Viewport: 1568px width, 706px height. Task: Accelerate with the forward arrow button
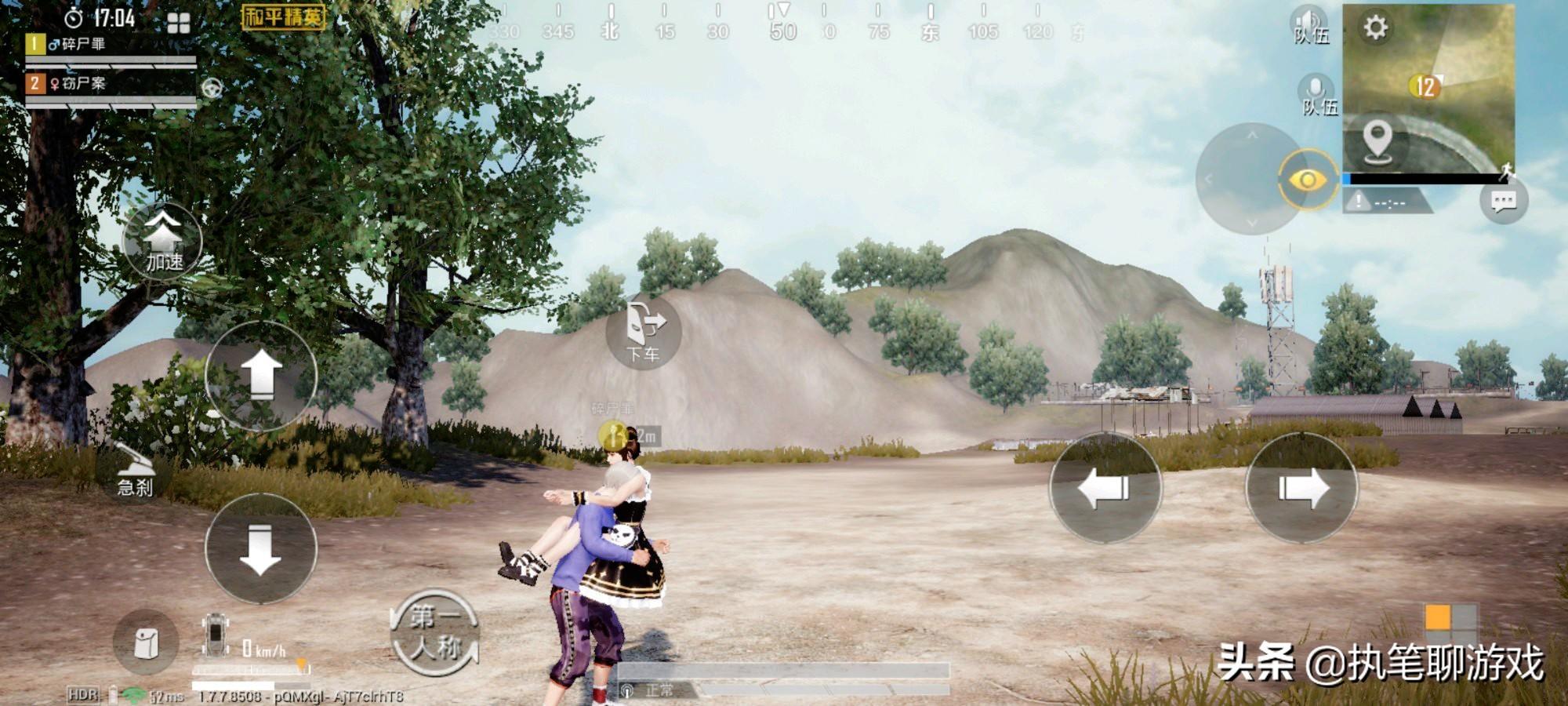(x=260, y=375)
